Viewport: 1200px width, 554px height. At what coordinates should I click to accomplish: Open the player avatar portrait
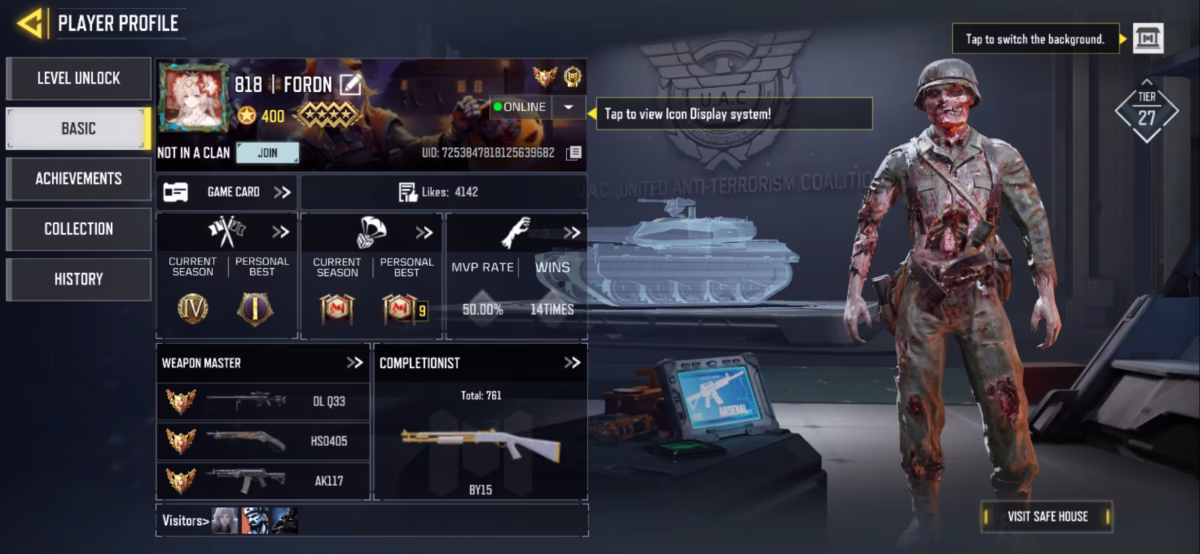[x=194, y=98]
